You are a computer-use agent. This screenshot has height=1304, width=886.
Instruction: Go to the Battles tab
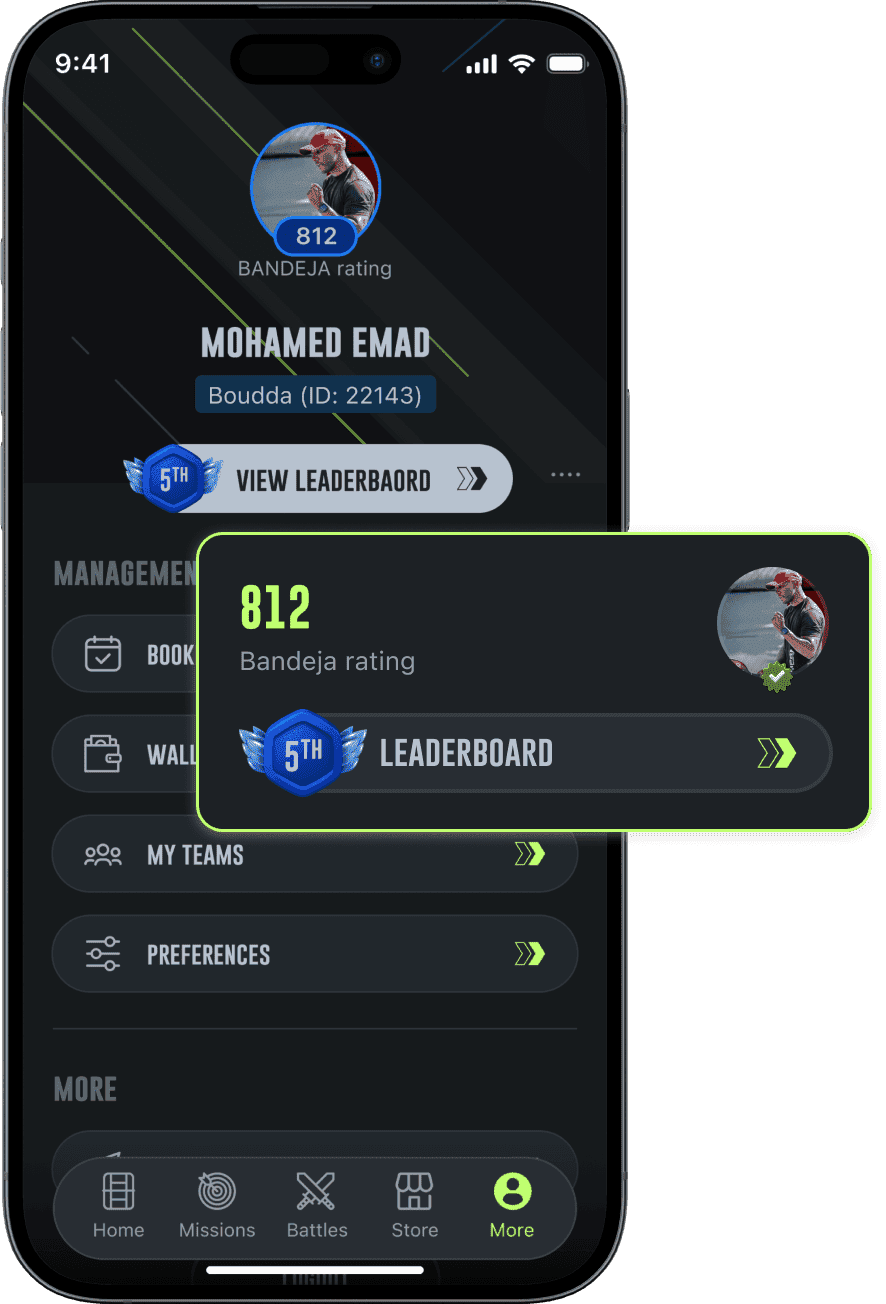pos(316,1205)
